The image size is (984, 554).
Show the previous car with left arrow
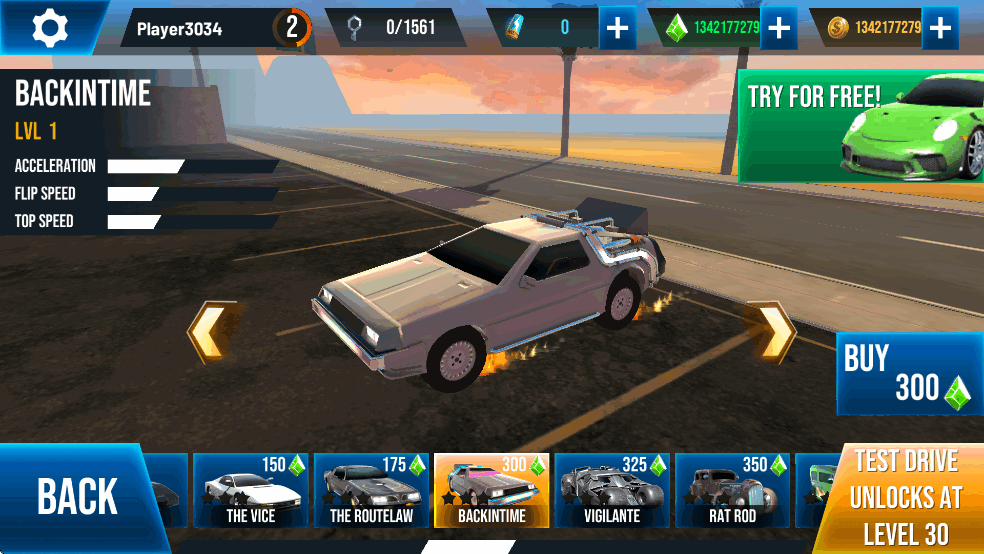coord(212,333)
